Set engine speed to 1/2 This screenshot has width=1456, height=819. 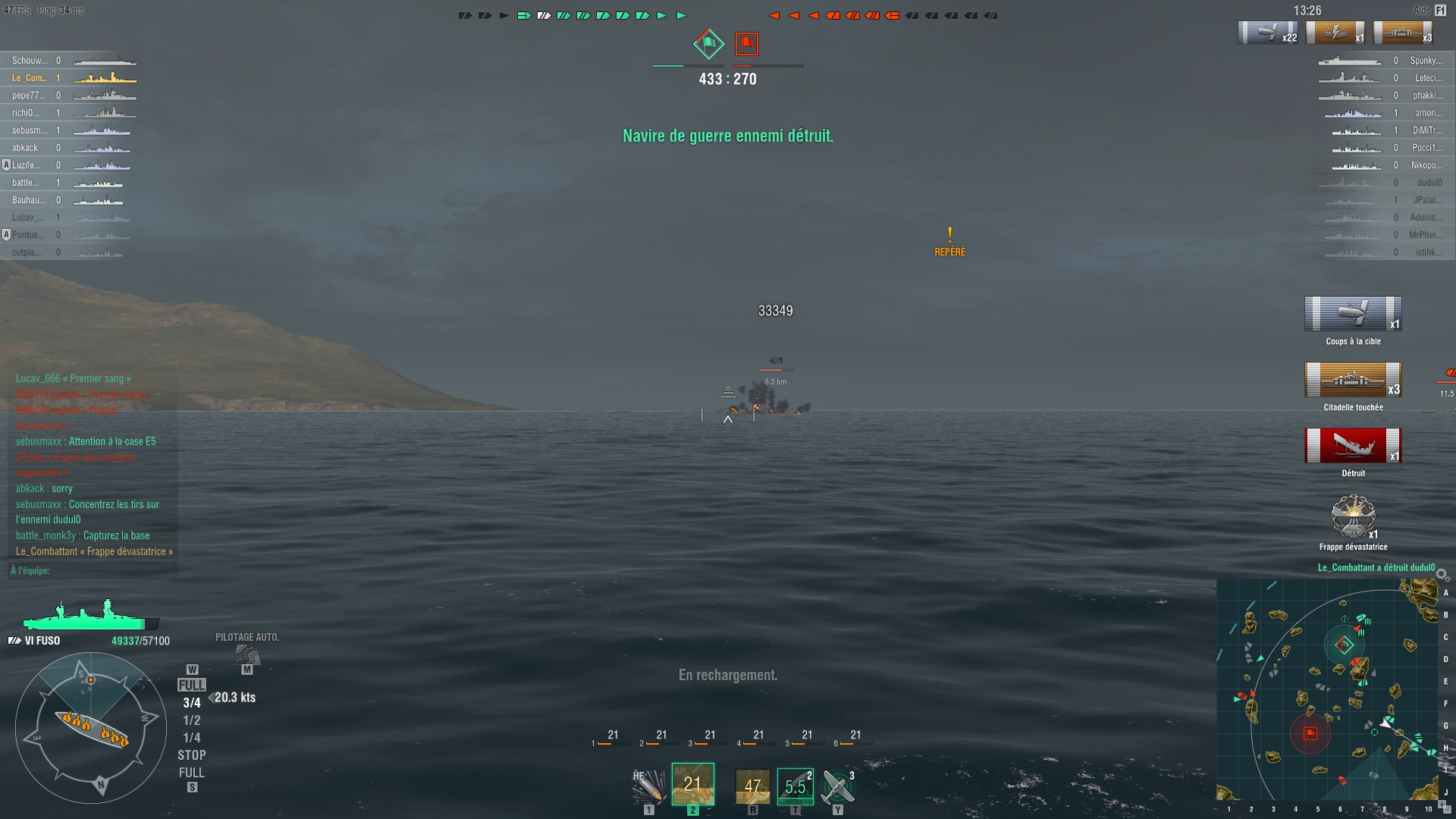tap(191, 720)
